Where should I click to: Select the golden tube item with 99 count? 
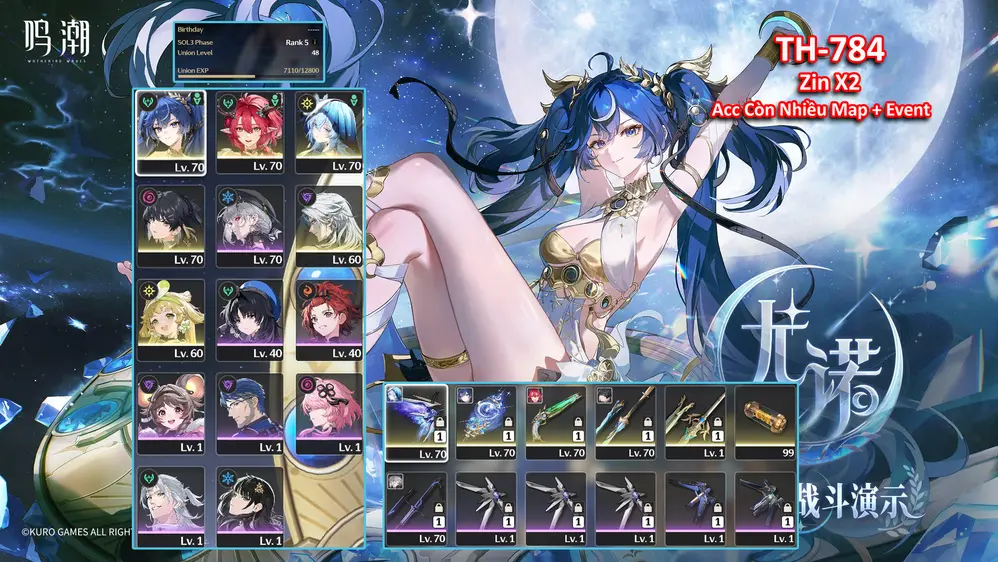click(x=766, y=420)
